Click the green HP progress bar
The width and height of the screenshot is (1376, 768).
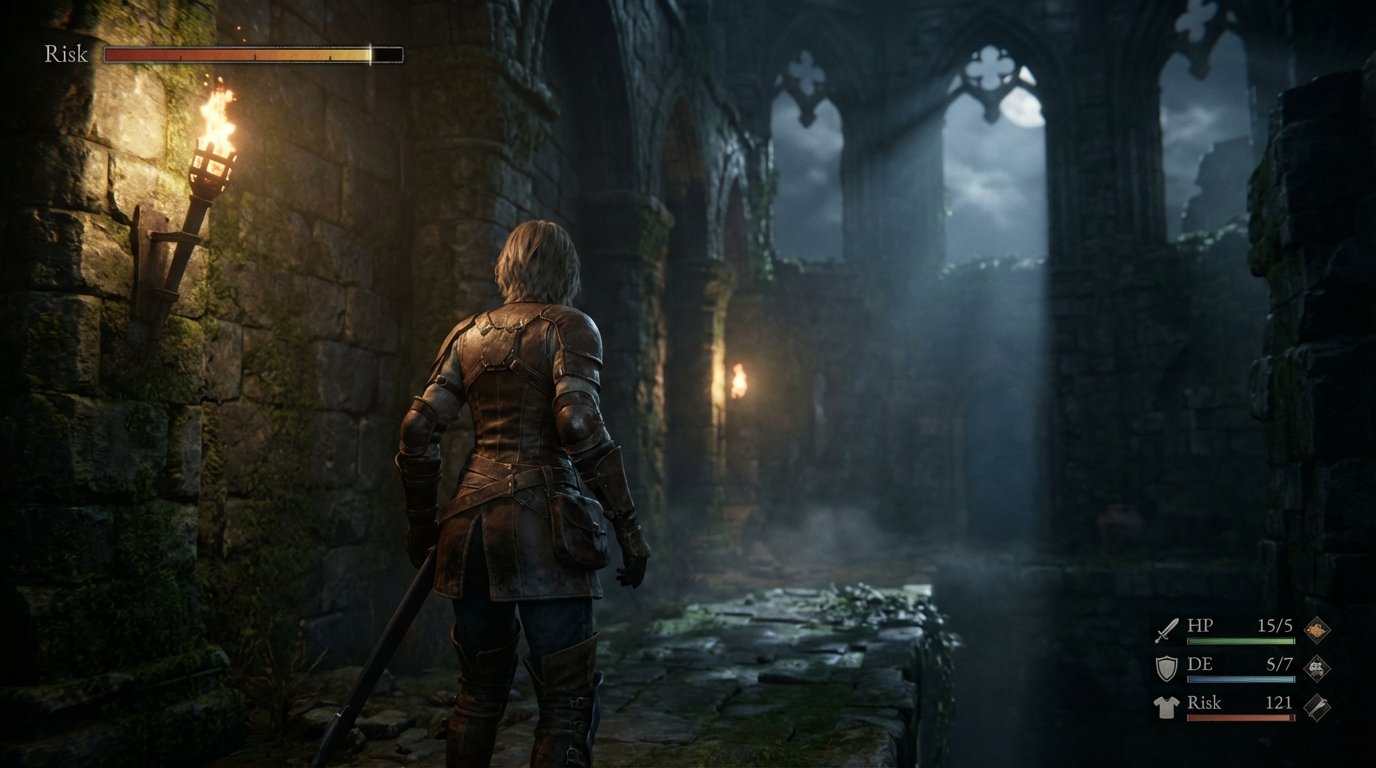tap(1241, 641)
